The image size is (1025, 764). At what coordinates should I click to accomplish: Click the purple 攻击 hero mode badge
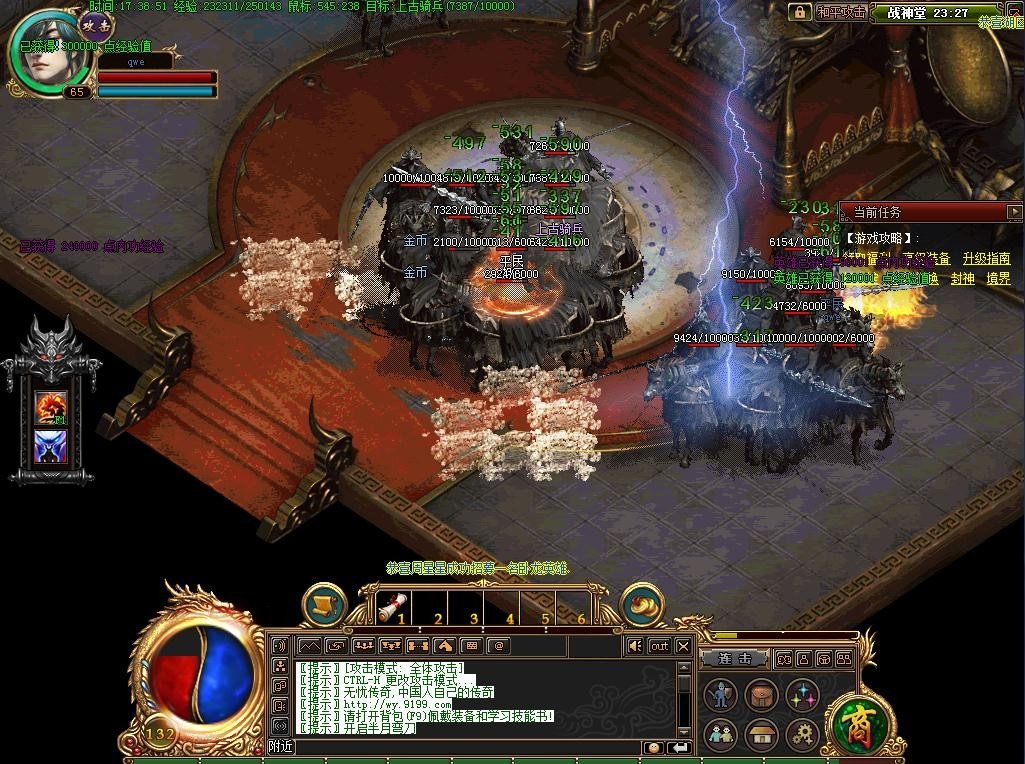(97, 24)
